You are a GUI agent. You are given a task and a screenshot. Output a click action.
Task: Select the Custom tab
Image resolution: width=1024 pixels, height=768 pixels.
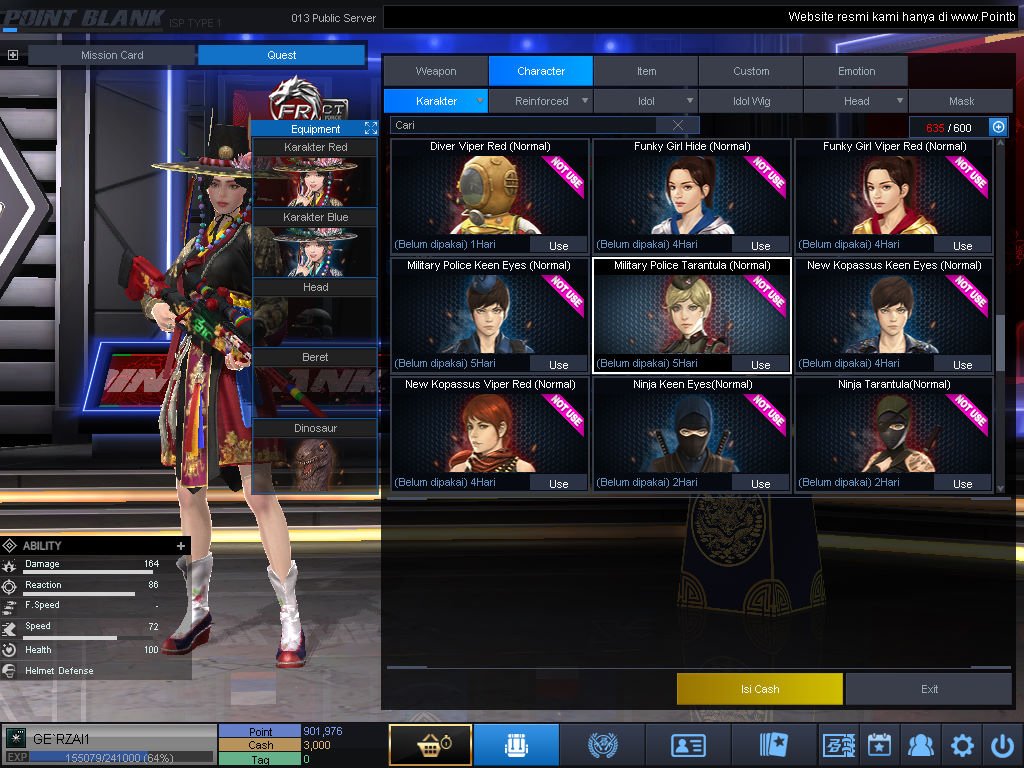click(751, 71)
